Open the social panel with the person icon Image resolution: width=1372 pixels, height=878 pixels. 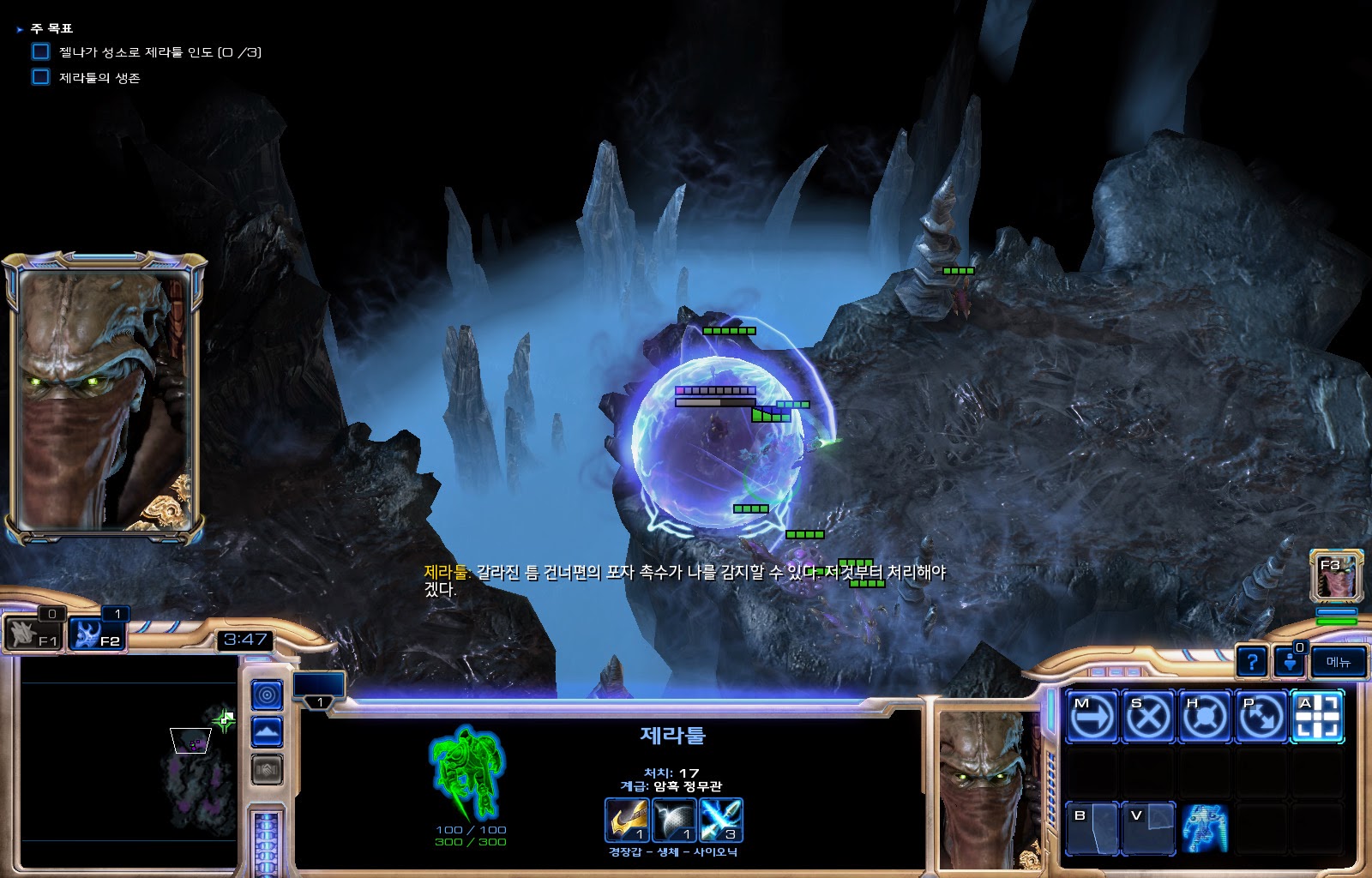pos(1289,661)
